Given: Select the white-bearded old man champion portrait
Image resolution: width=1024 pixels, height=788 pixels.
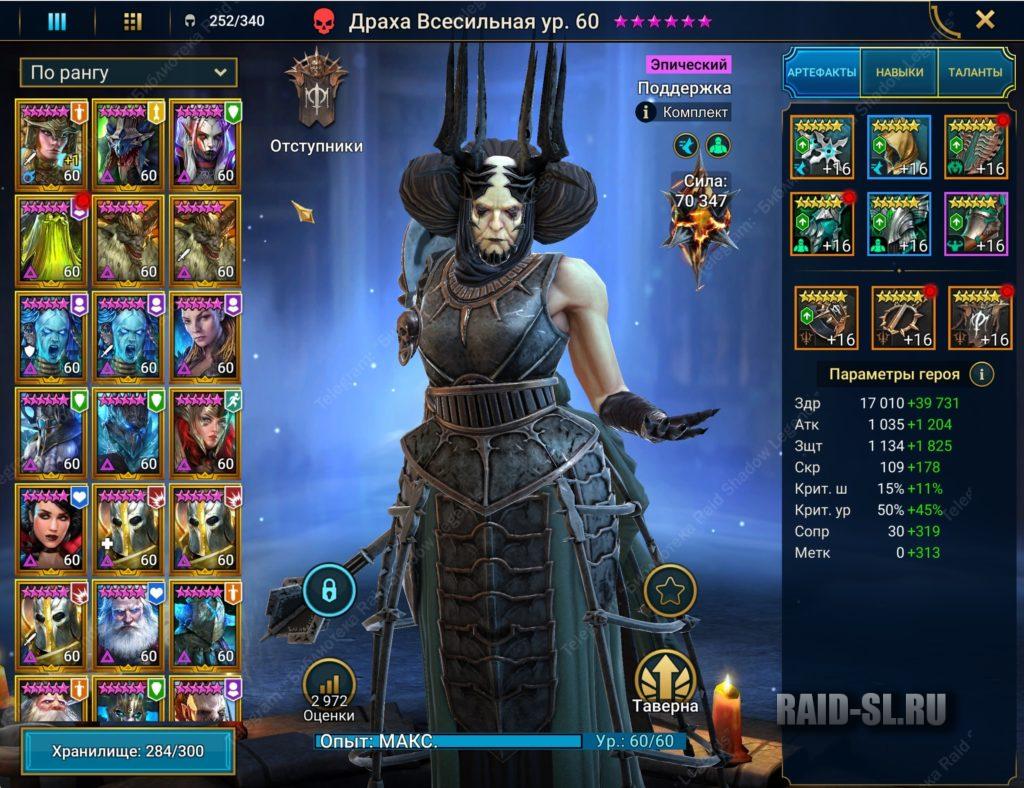Looking at the screenshot, I should click(x=129, y=623).
